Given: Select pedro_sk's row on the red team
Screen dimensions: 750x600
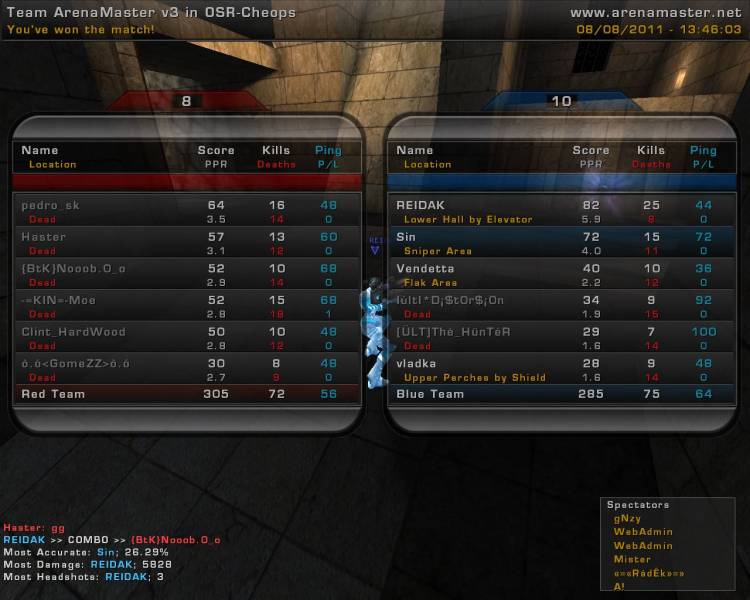Looking at the screenshot, I should click(186, 211).
